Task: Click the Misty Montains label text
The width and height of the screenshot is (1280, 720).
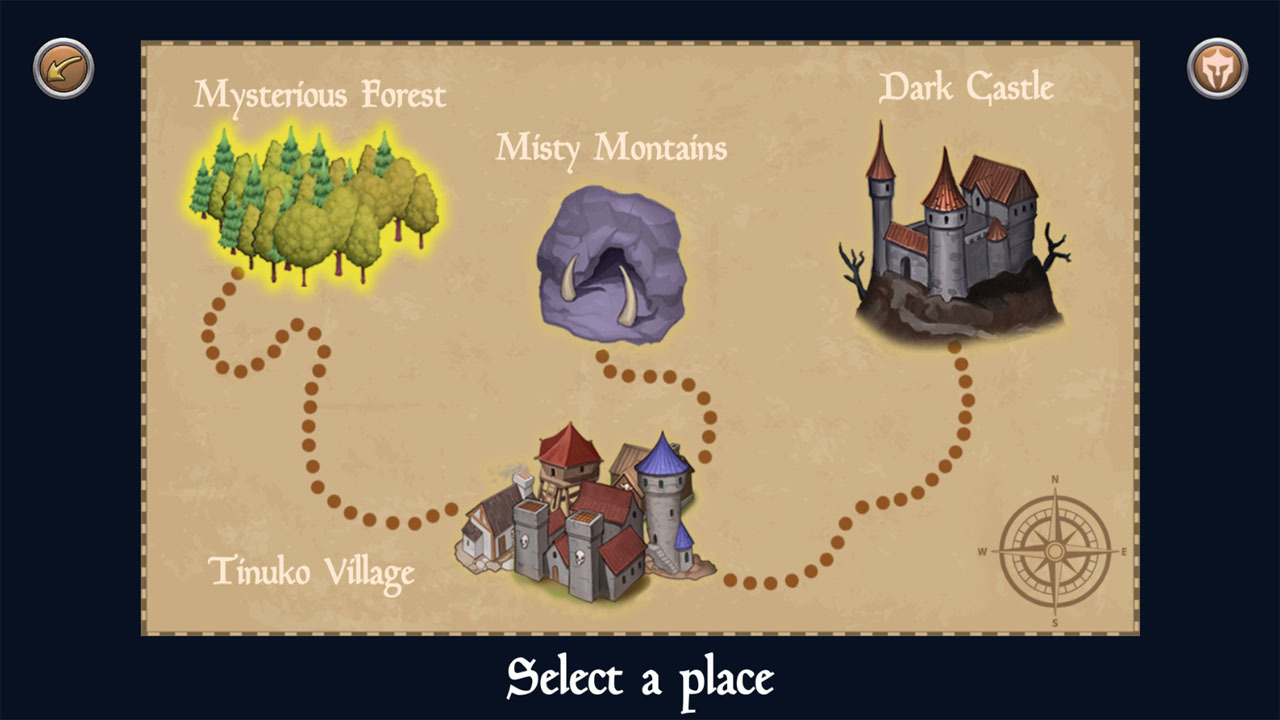Action: point(612,150)
